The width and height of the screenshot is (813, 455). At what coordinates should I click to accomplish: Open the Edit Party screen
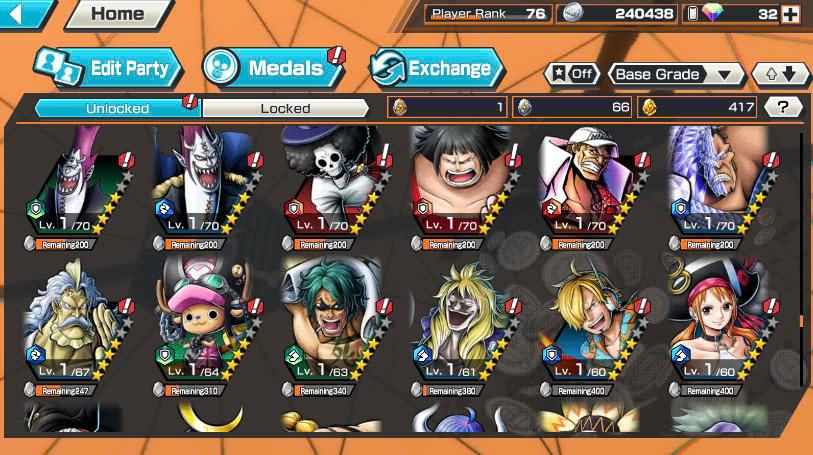(108, 68)
